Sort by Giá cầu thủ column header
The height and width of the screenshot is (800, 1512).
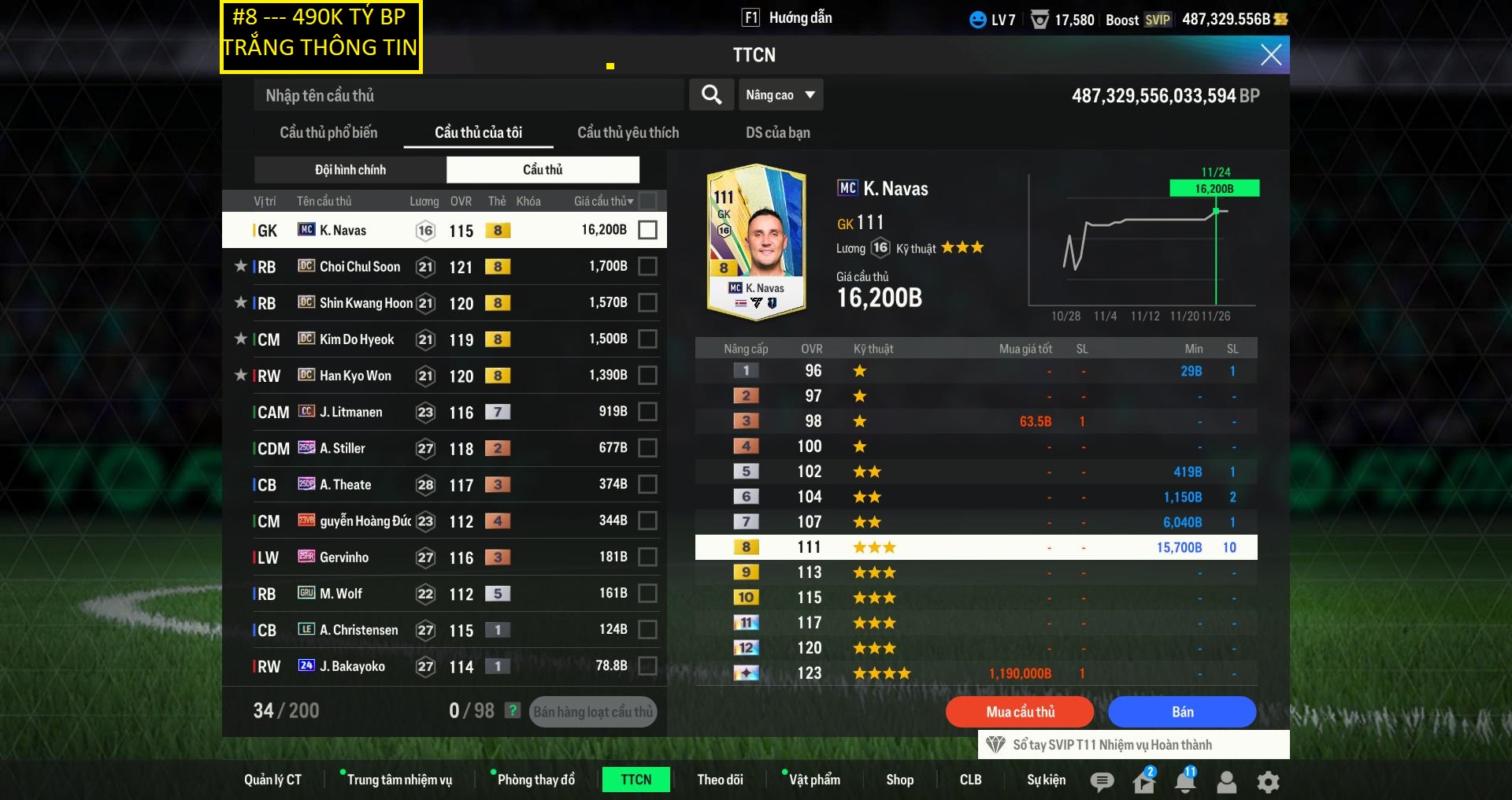click(602, 202)
